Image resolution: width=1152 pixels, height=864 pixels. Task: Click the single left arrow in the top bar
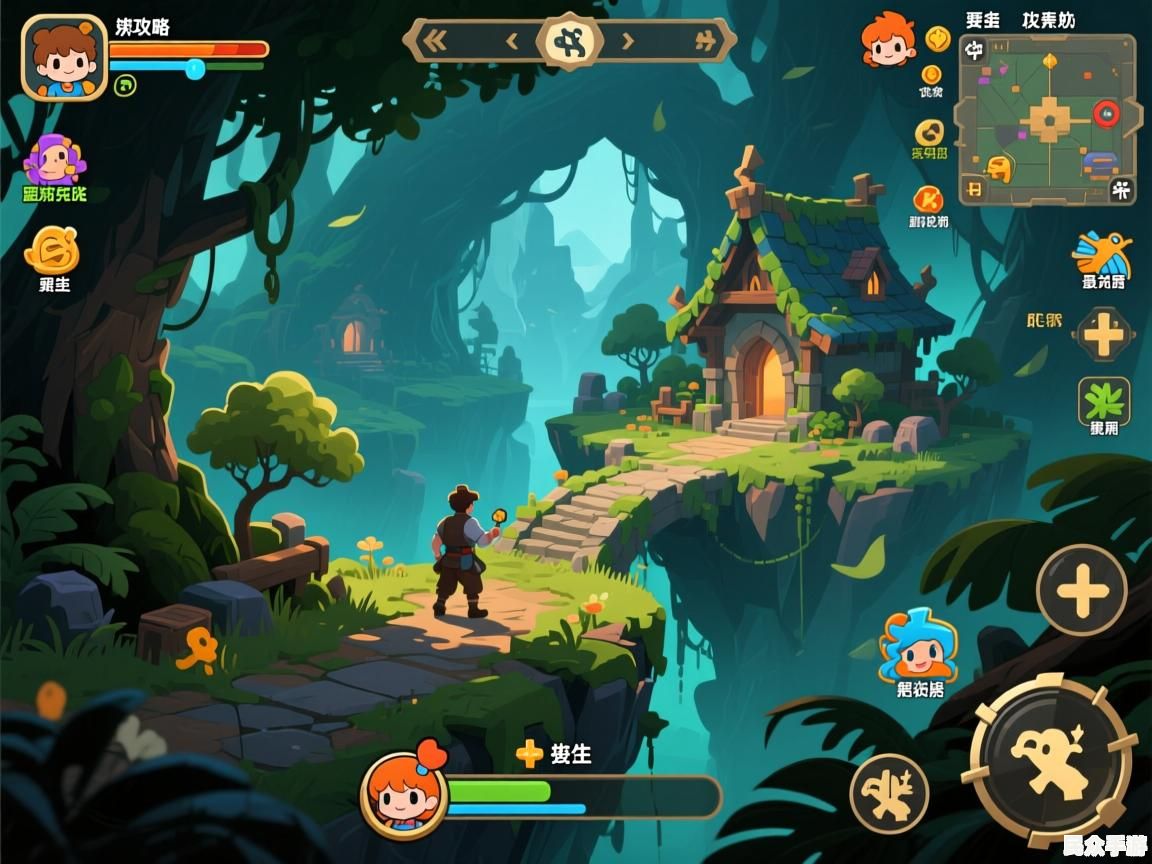512,41
